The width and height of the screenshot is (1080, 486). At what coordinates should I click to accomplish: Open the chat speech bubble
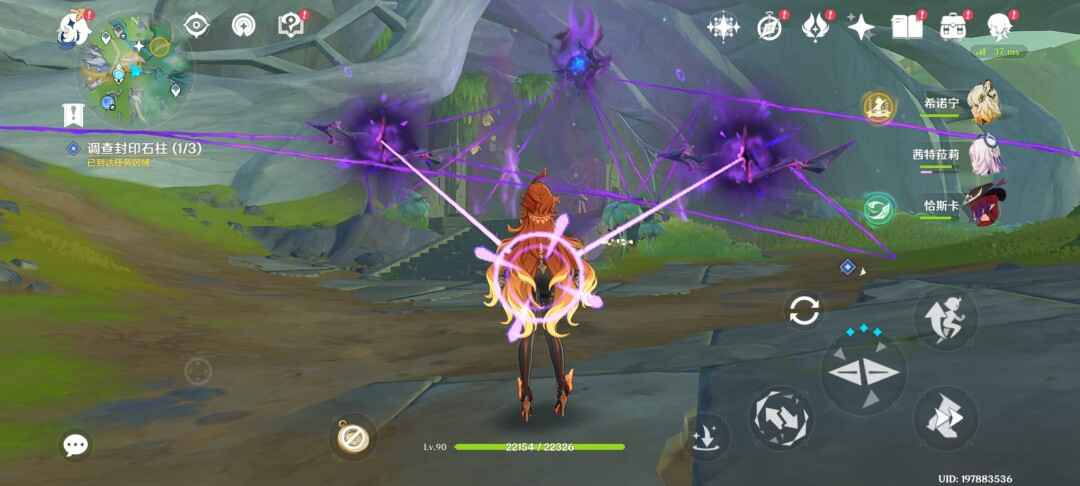point(76,445)
